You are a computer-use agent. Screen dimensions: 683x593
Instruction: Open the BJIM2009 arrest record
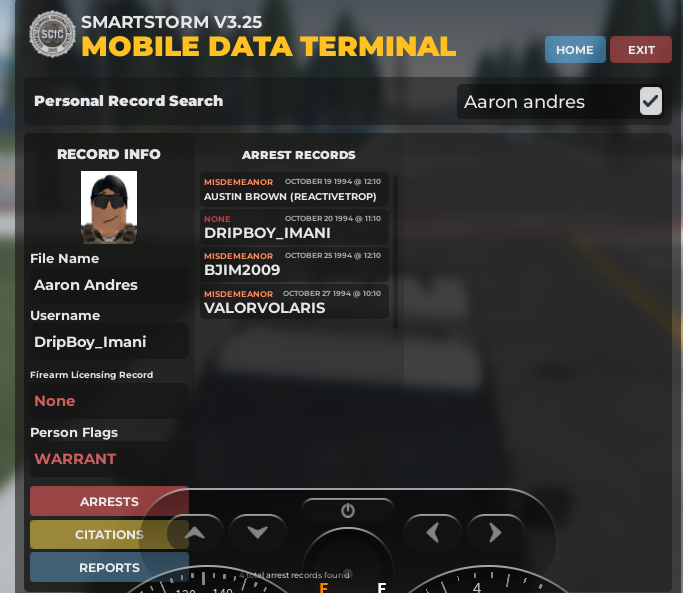pyautogui.click(x=294, y=264)
